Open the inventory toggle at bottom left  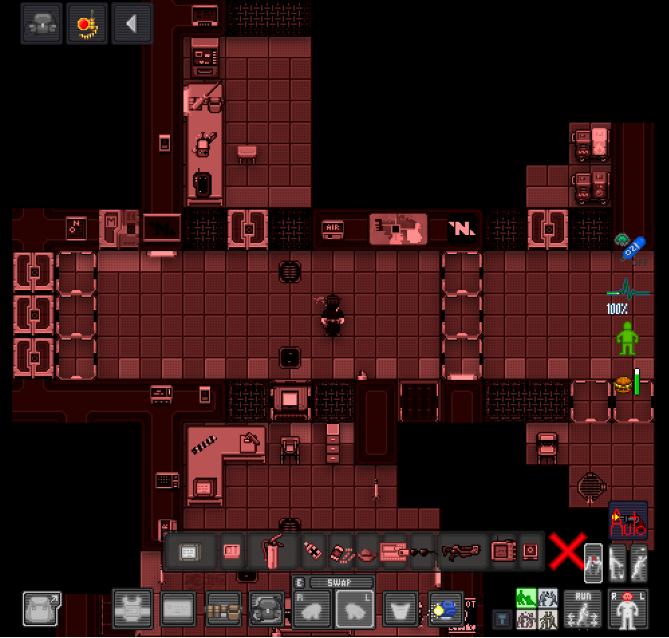click(x=42, y=608)
